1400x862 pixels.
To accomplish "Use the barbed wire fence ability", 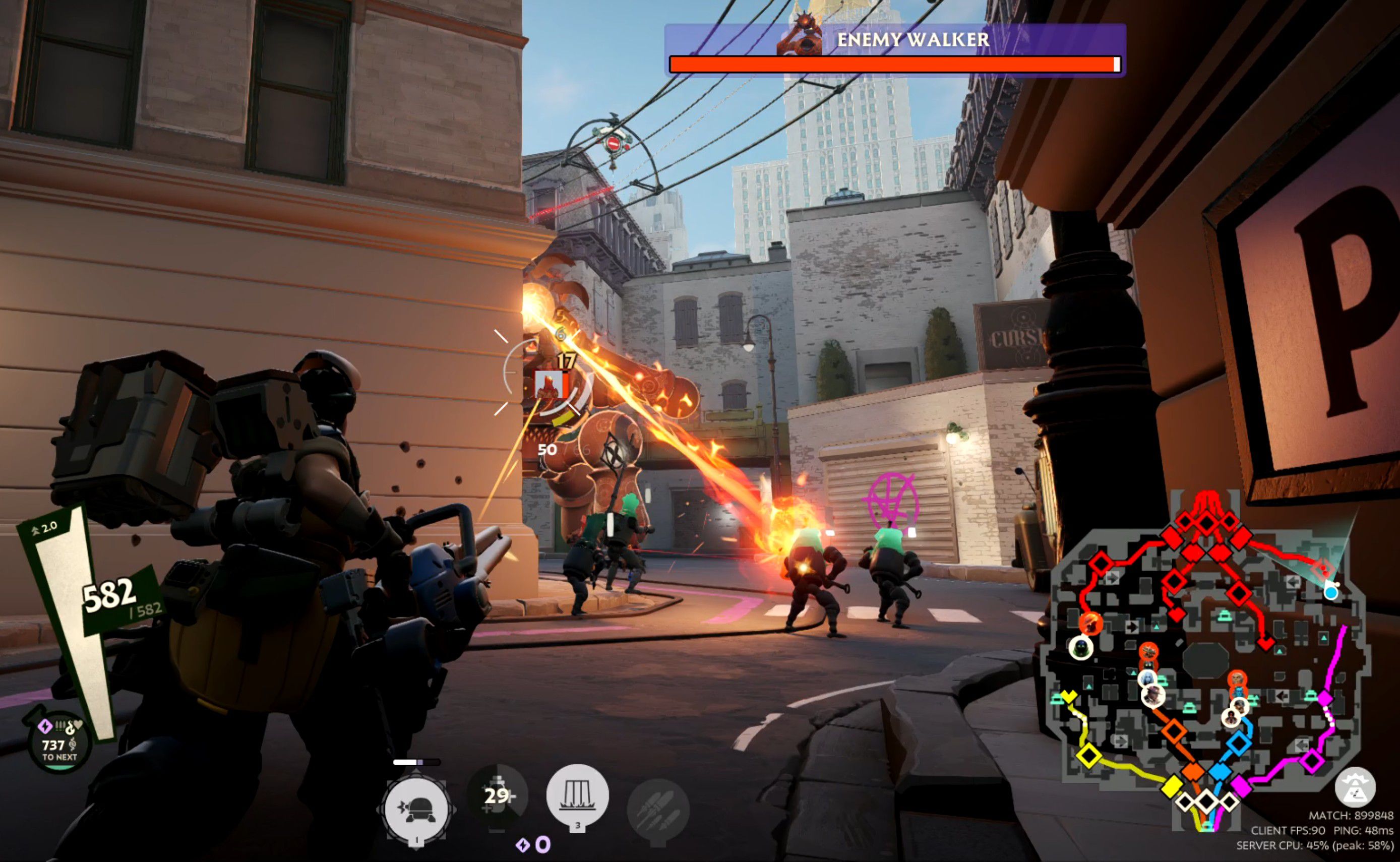I will pos(577,794).
